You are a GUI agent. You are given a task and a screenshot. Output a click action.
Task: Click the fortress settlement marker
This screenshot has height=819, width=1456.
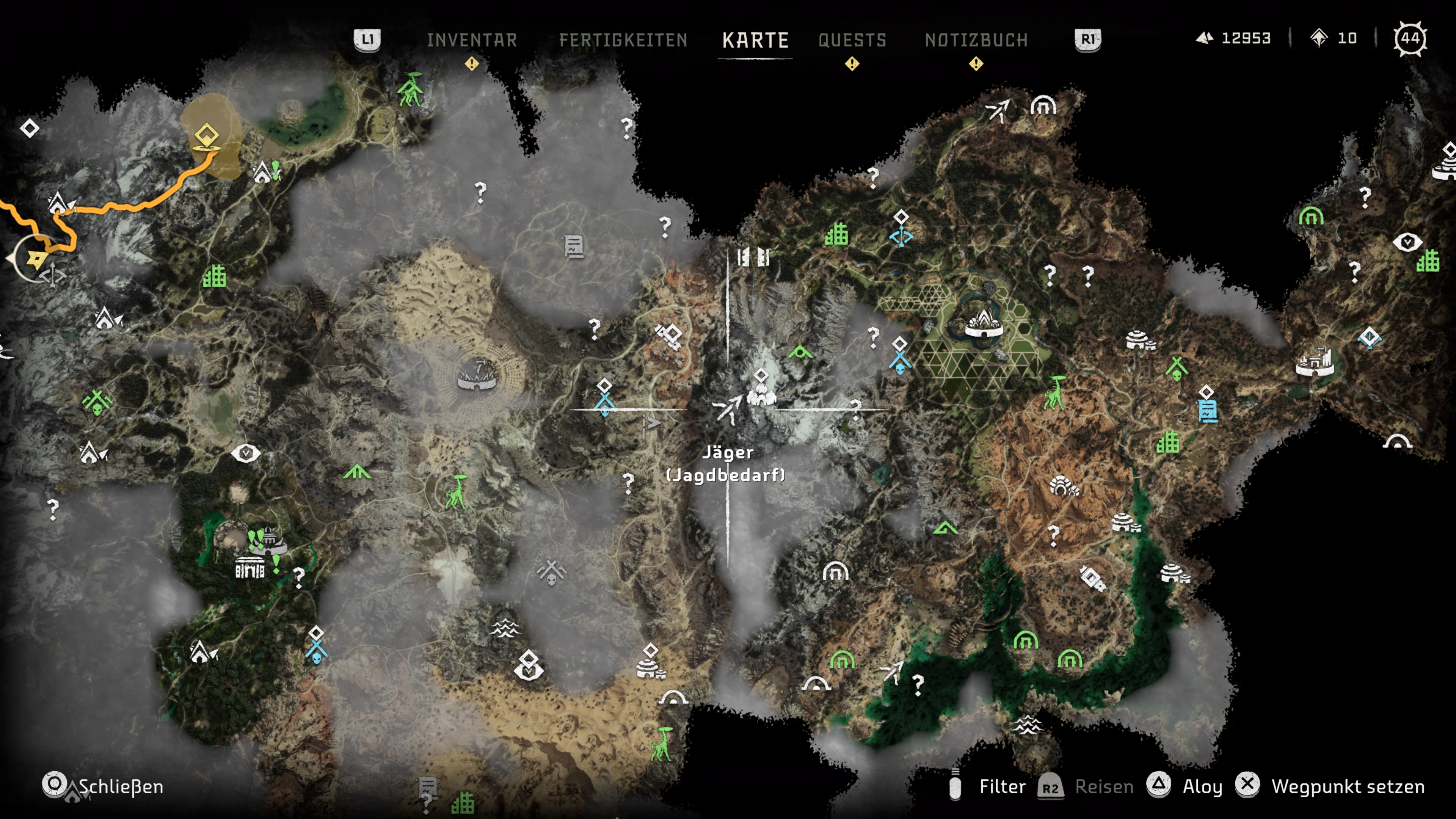tap(1314, 362)
